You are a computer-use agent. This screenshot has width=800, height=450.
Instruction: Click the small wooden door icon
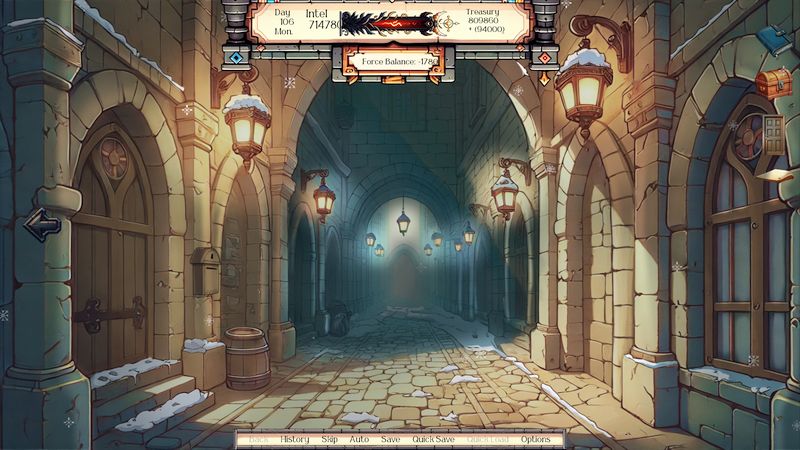point(774,130)
